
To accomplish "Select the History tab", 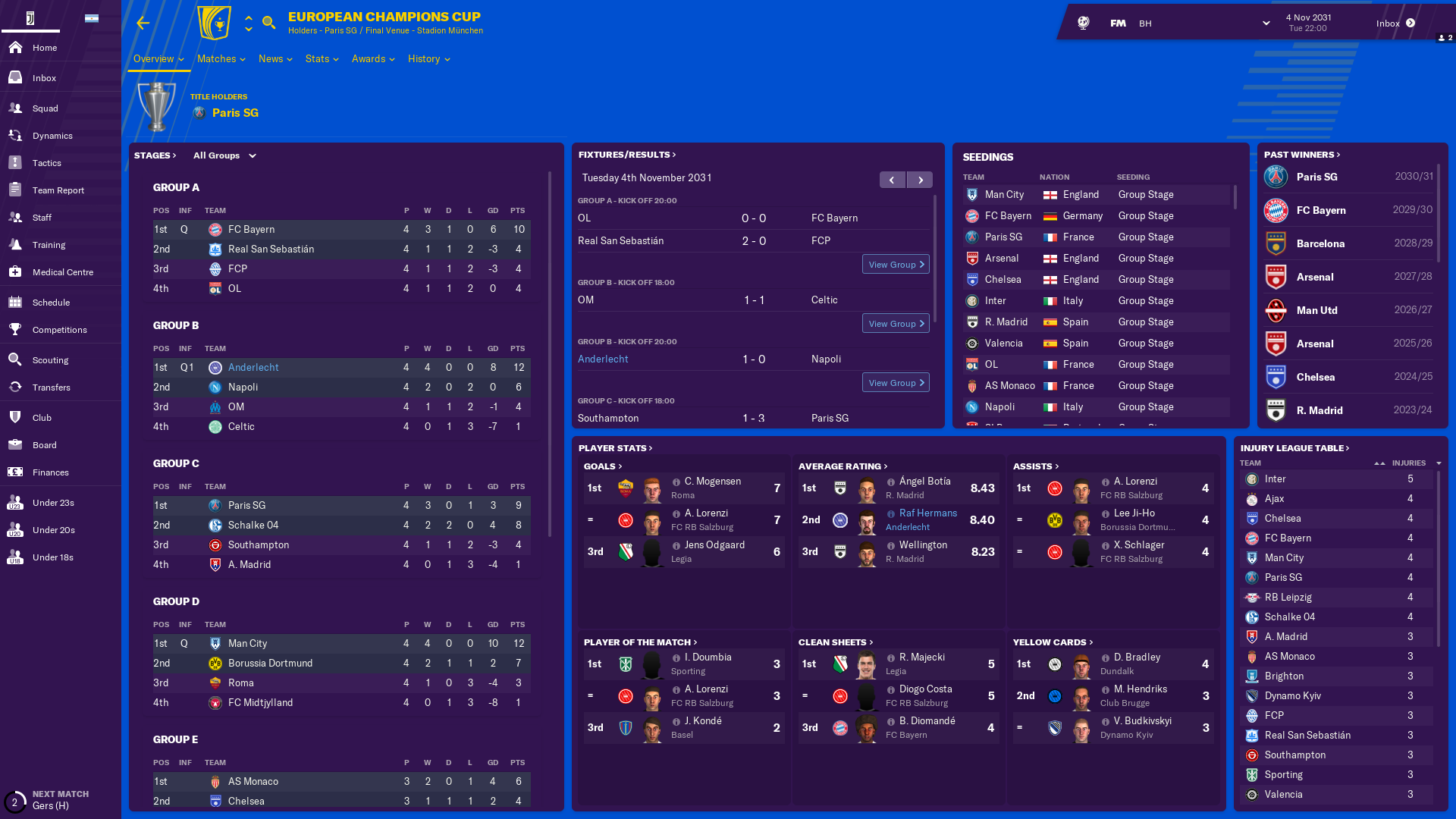I will click(x=428, y=59).
